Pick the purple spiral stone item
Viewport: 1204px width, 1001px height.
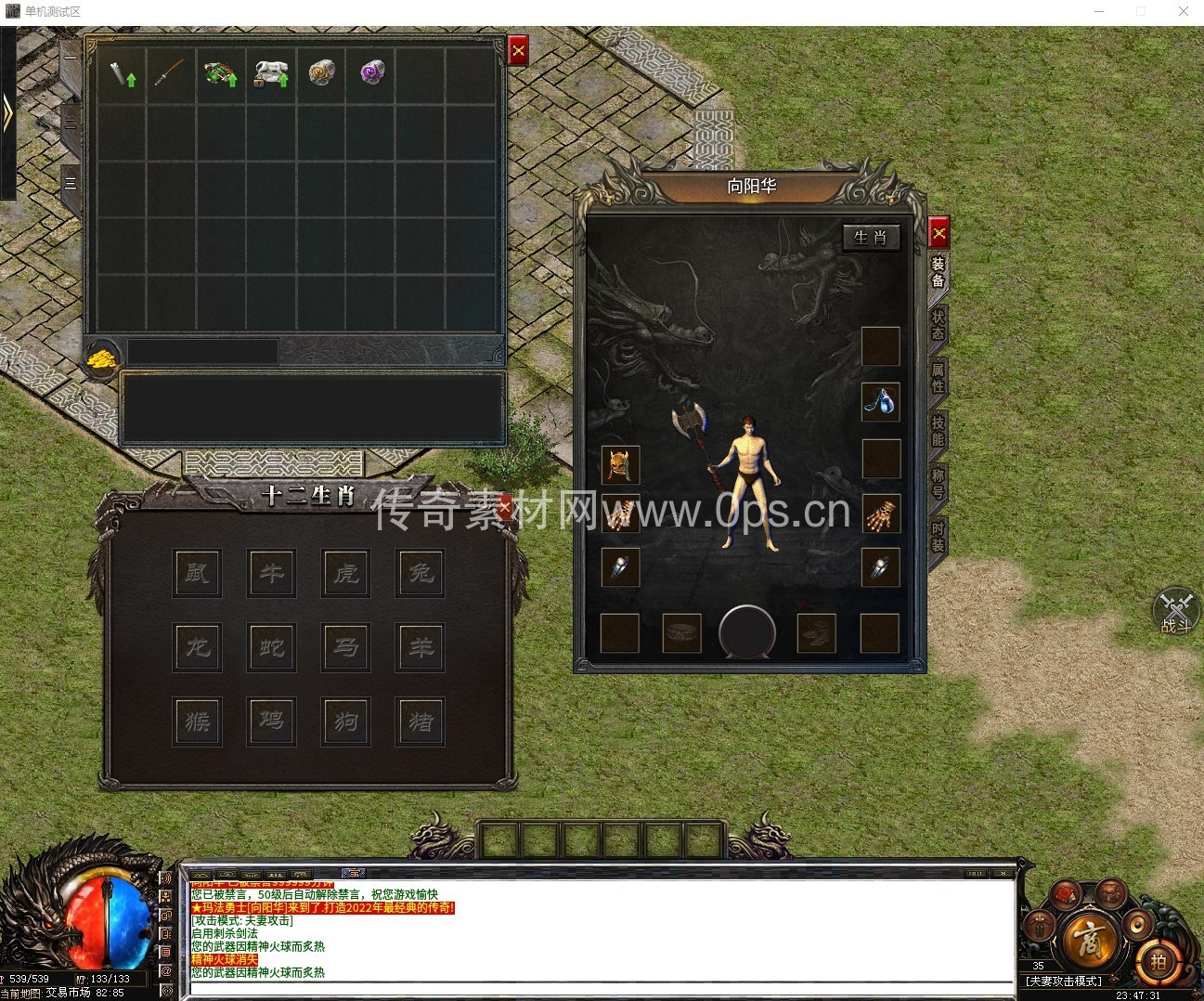(372, 73)
